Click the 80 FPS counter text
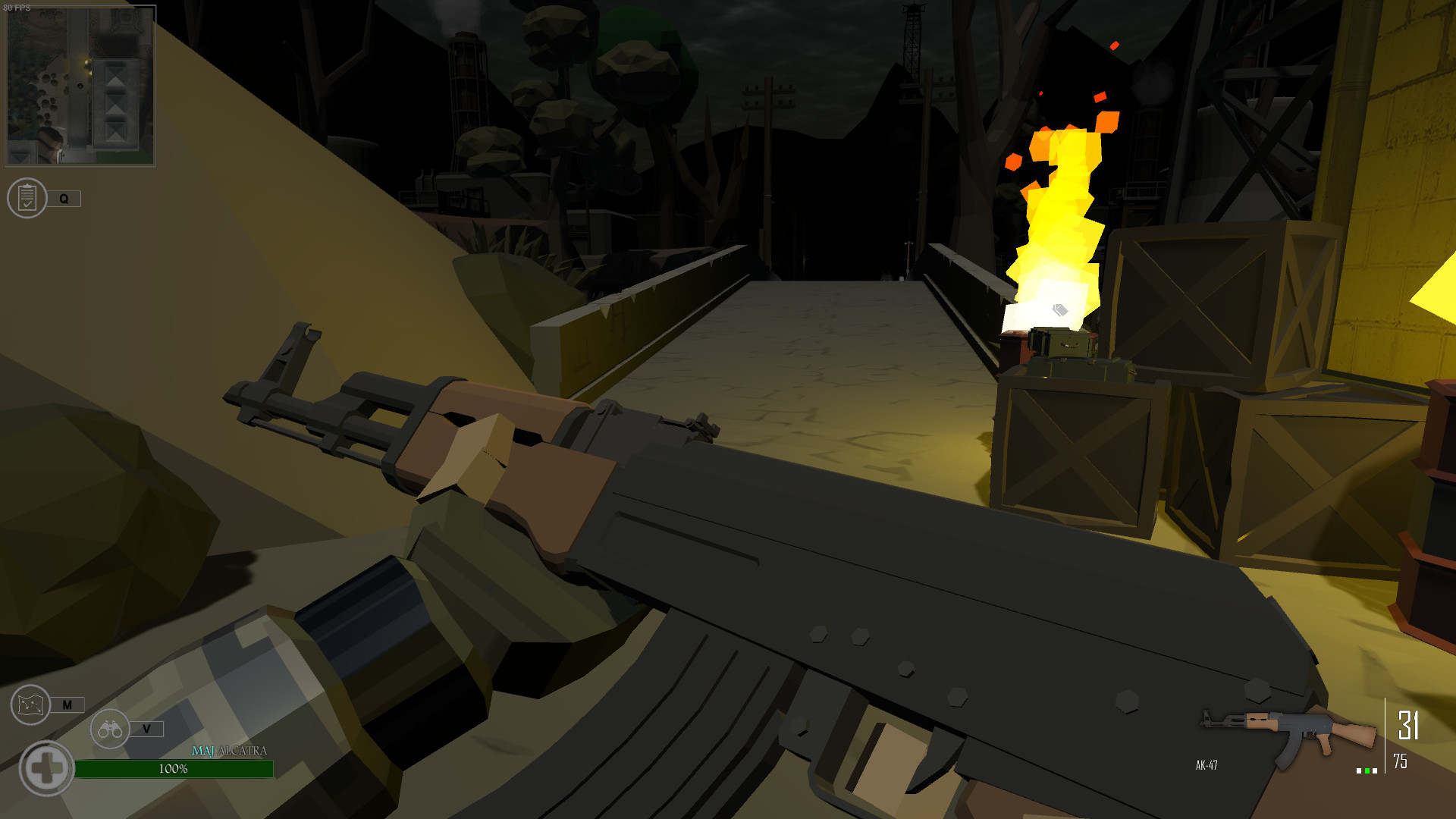The image size is (1456, 819). point(17,7)
